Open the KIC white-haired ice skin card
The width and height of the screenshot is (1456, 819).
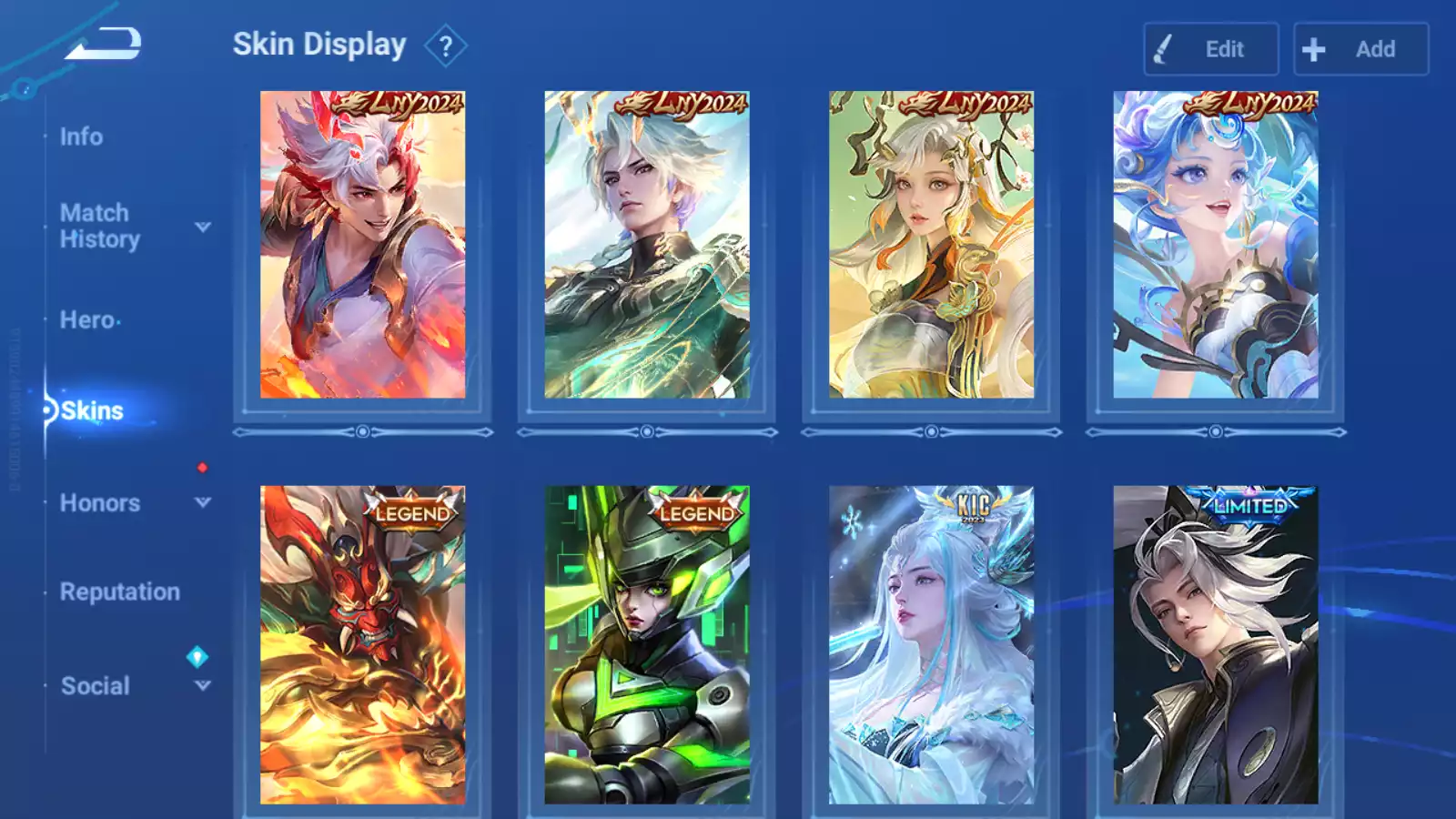[x=931, y=644]
